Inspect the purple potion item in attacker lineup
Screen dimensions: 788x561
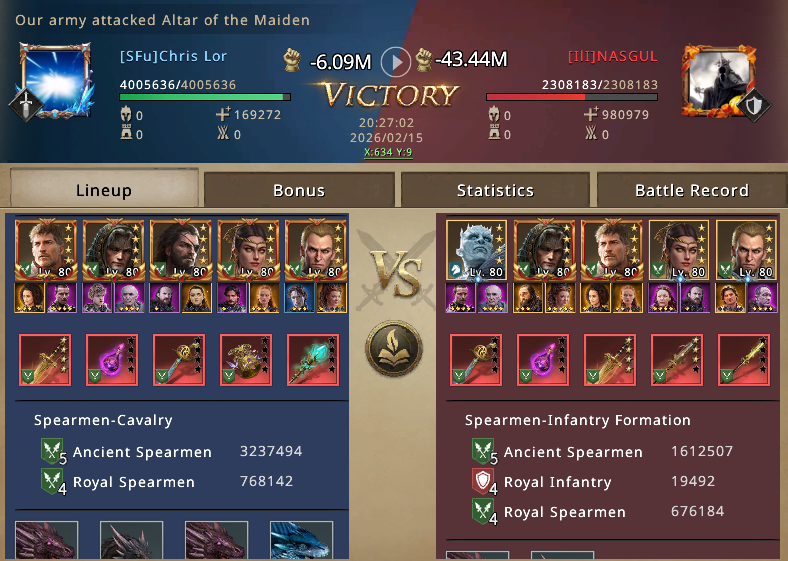(x=112, y=360)
